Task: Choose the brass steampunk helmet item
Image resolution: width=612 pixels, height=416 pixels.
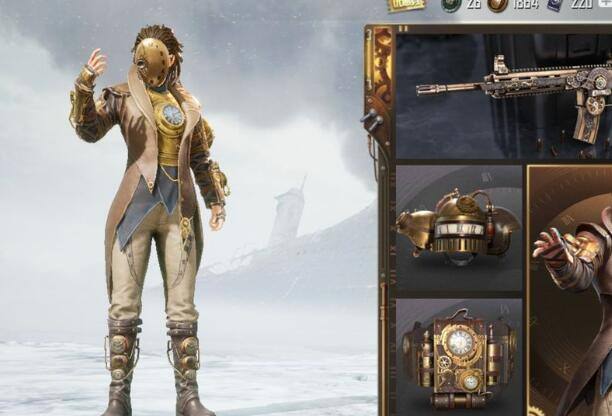Action: tap(459, 228)
